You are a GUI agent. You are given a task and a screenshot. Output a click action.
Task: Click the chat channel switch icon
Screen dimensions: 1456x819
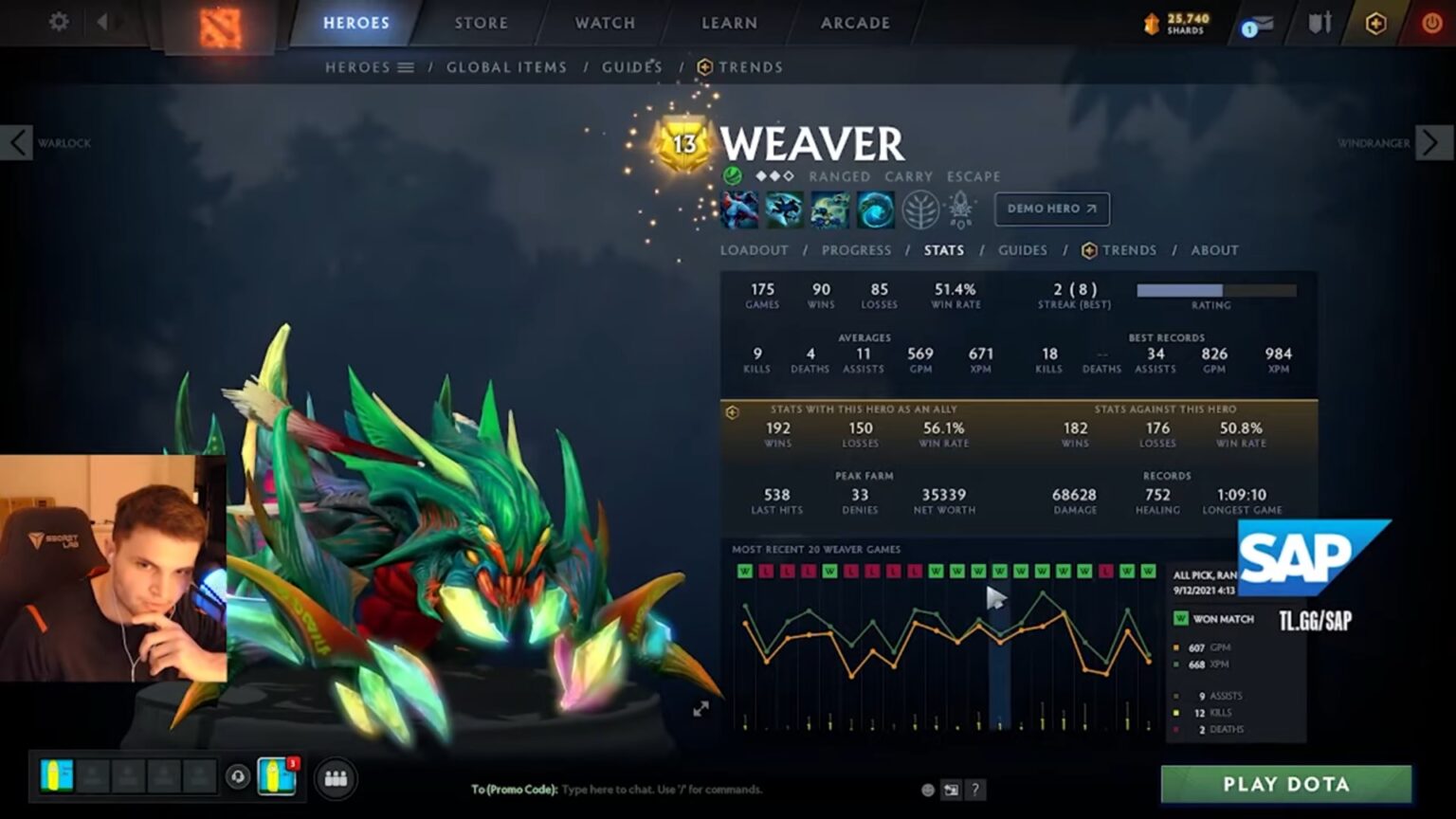(x=951, y=789)
